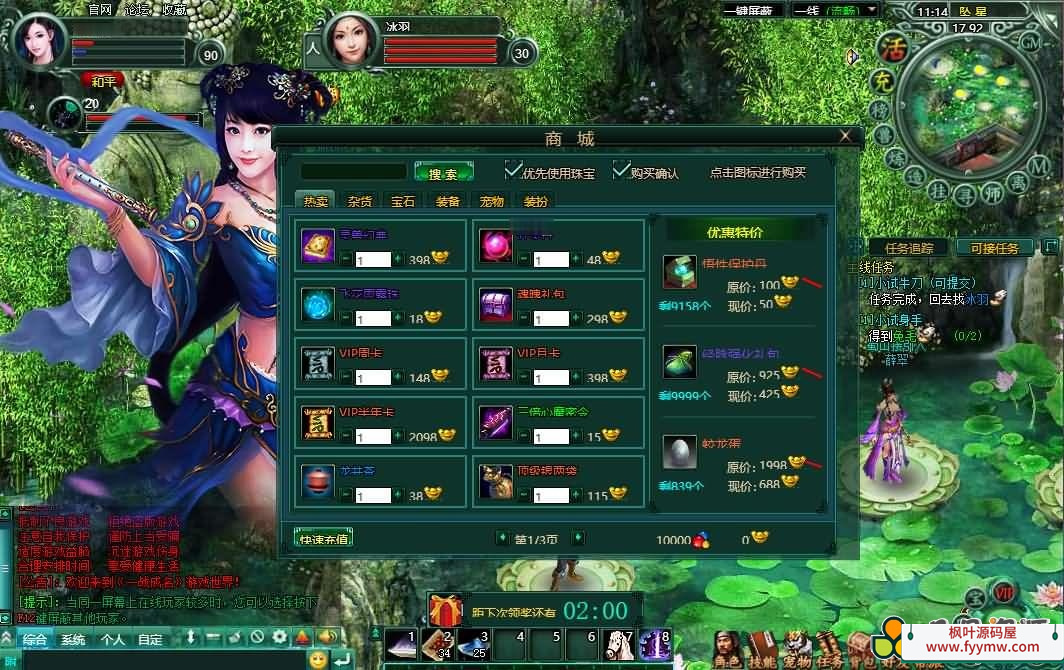Focus the shop search input field
Viewport: 1064px width, 670px height.
(353, 172)
